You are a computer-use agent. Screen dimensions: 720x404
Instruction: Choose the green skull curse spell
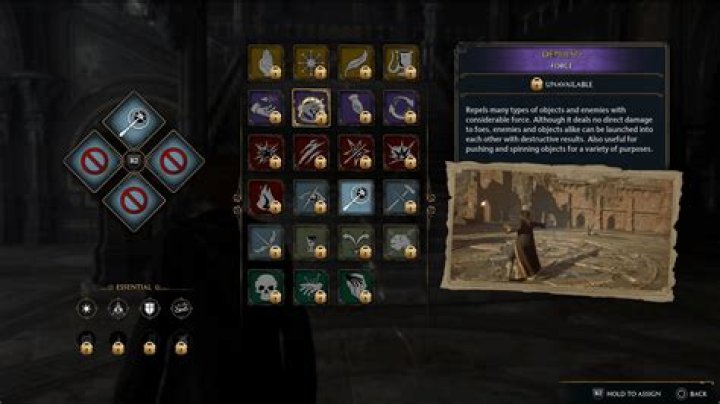pos(265,286)
